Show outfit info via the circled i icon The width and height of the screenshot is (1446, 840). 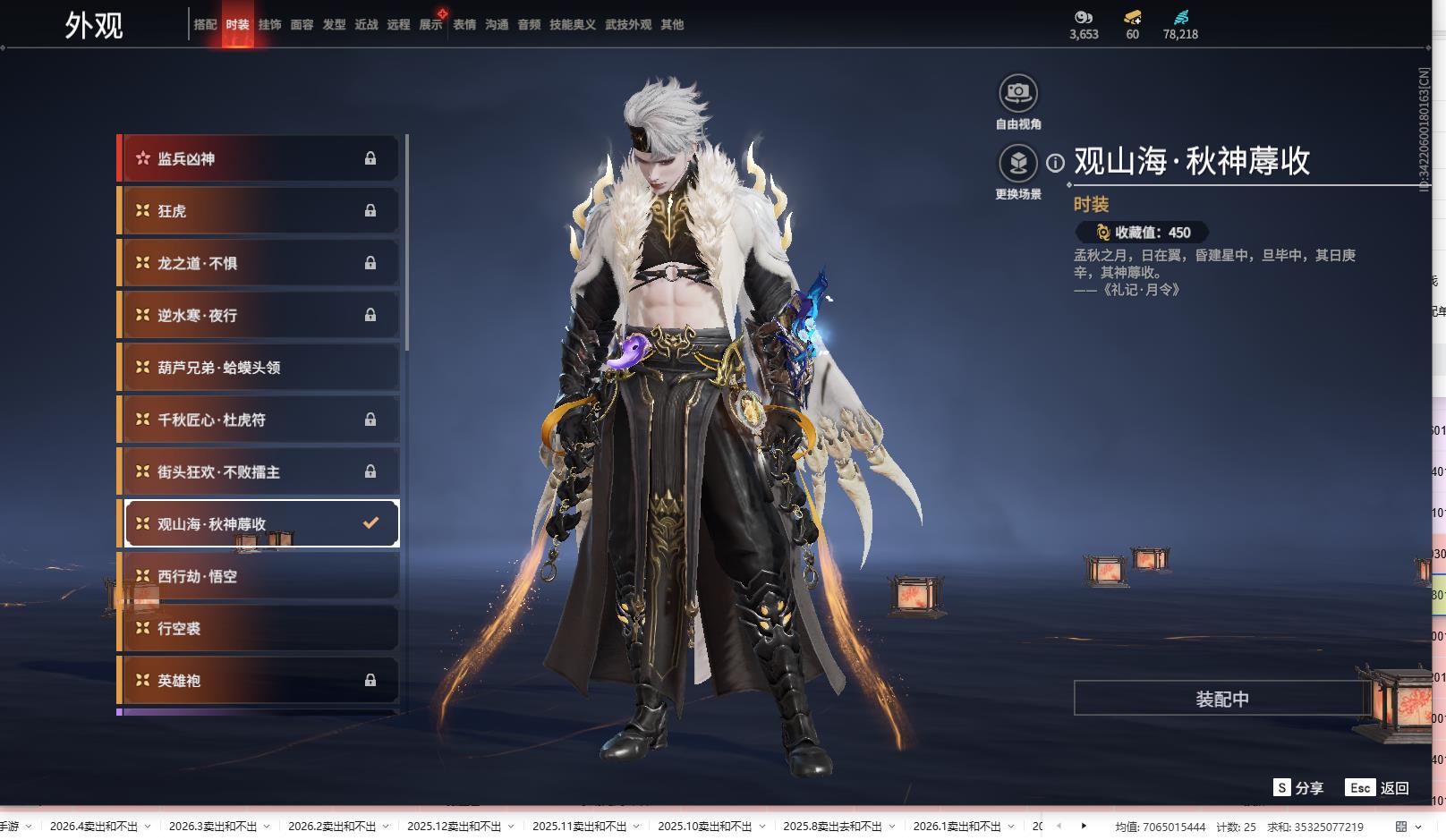[1056, 163]
